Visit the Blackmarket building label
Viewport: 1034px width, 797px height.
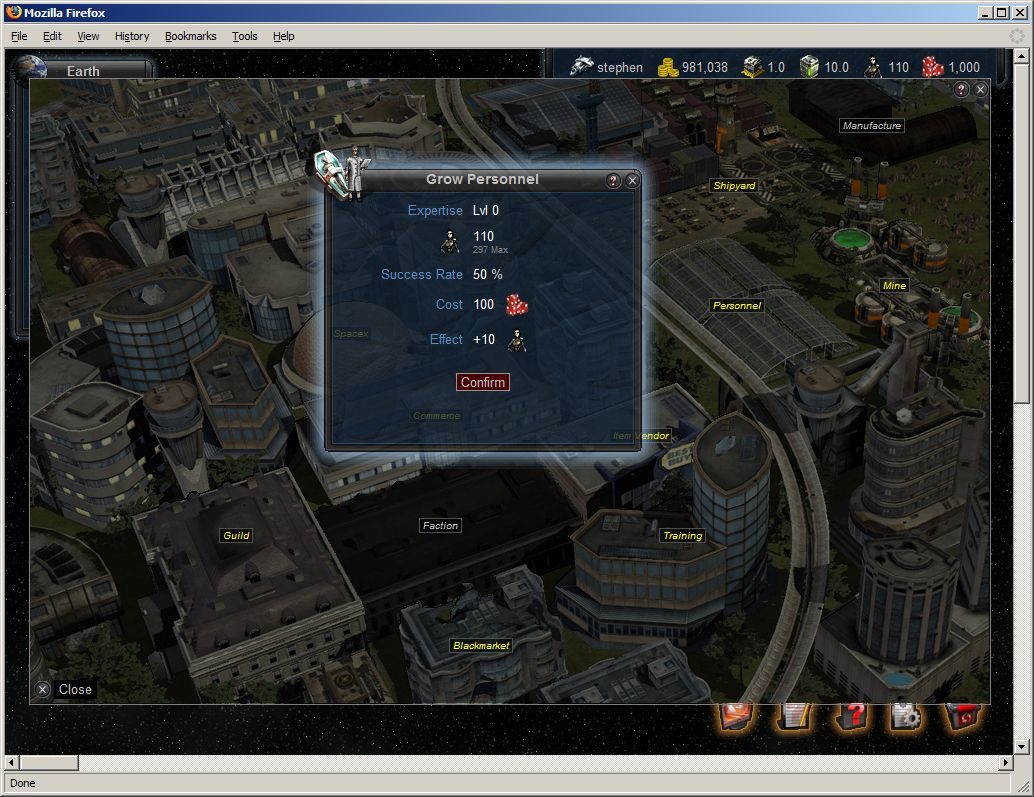tap(481, 646)
